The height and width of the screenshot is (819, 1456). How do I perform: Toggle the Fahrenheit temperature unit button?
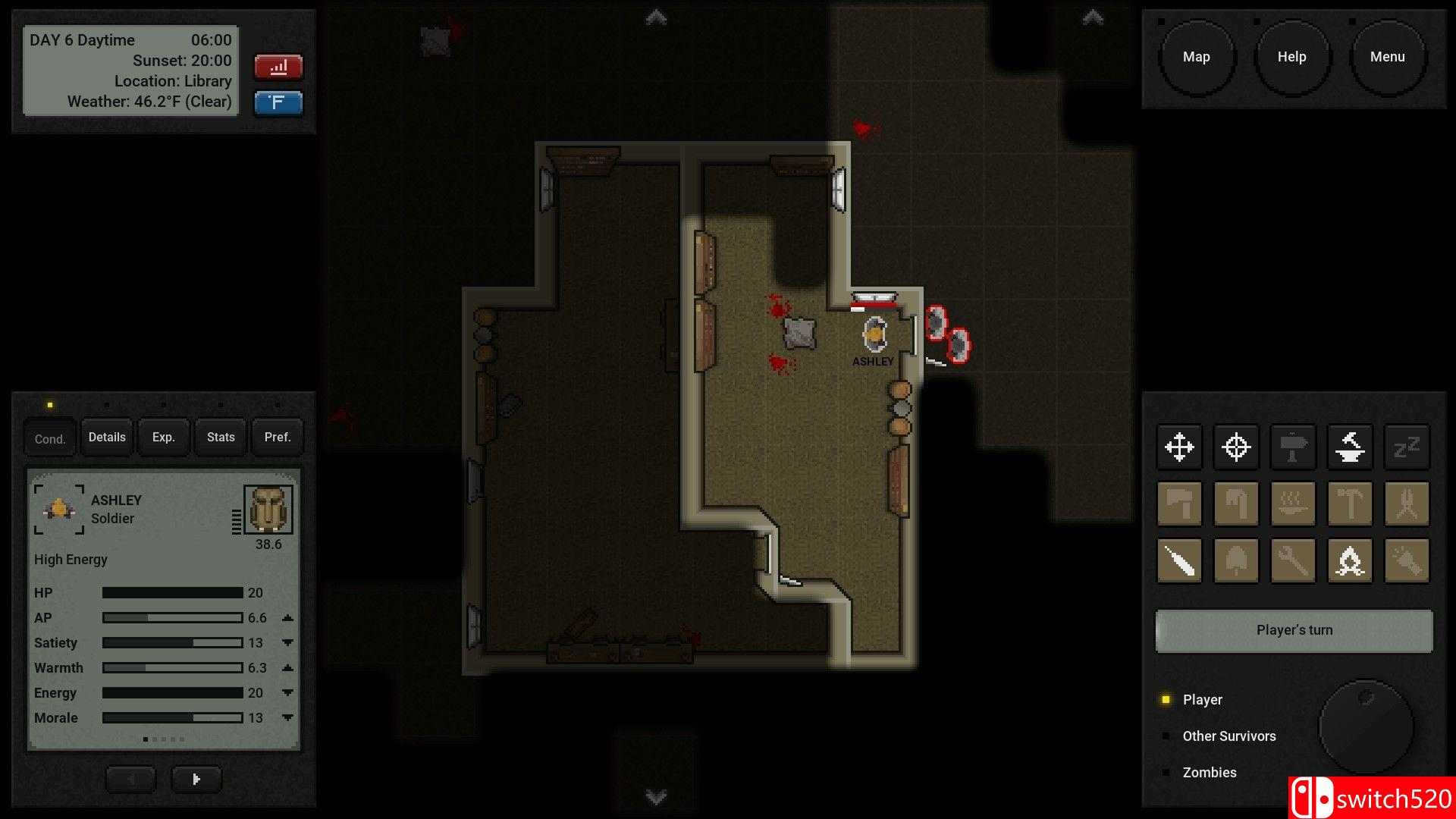pyautogui.click(x=278, y=103)
